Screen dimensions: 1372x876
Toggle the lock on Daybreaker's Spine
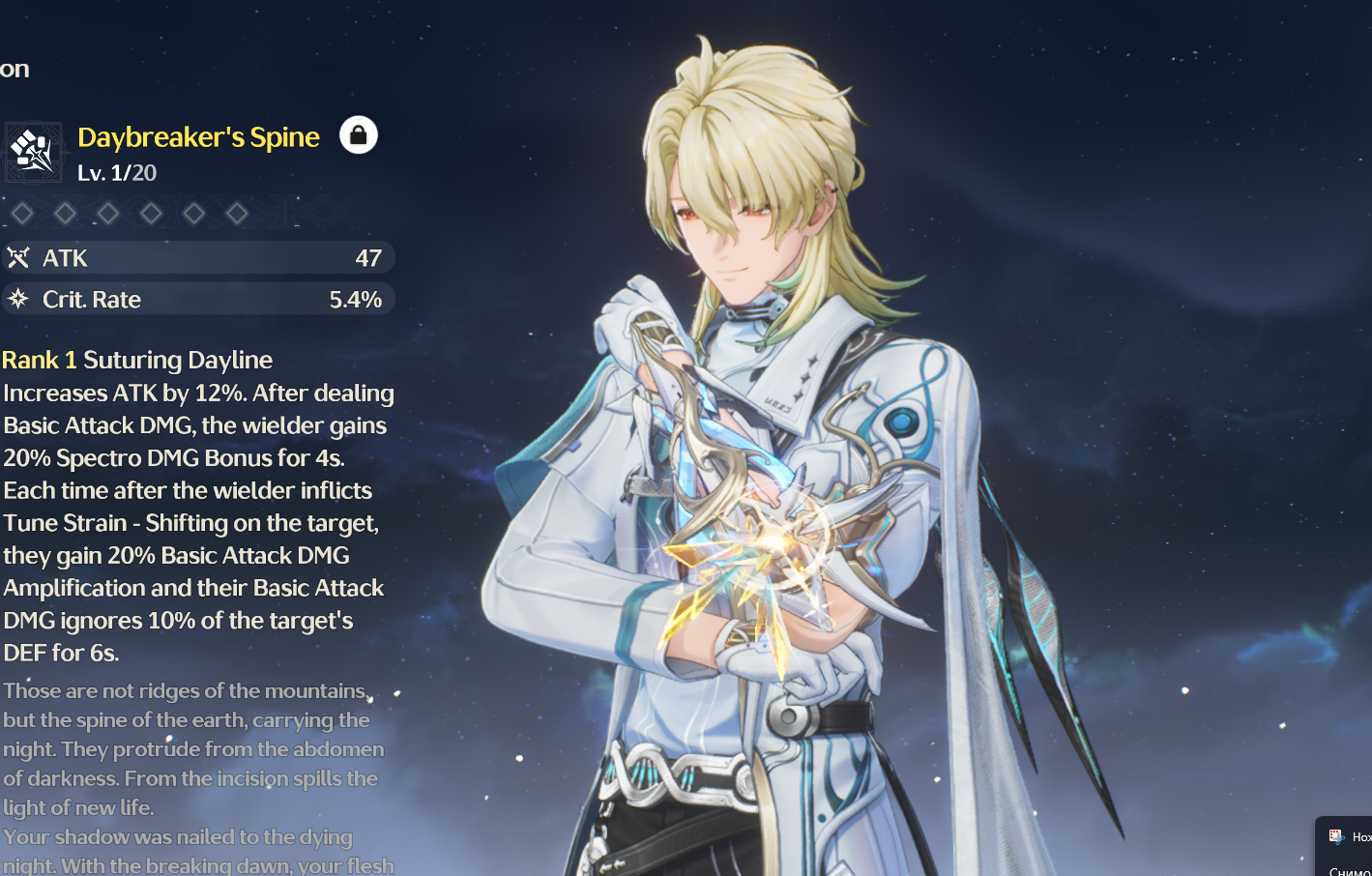[358, 135]
